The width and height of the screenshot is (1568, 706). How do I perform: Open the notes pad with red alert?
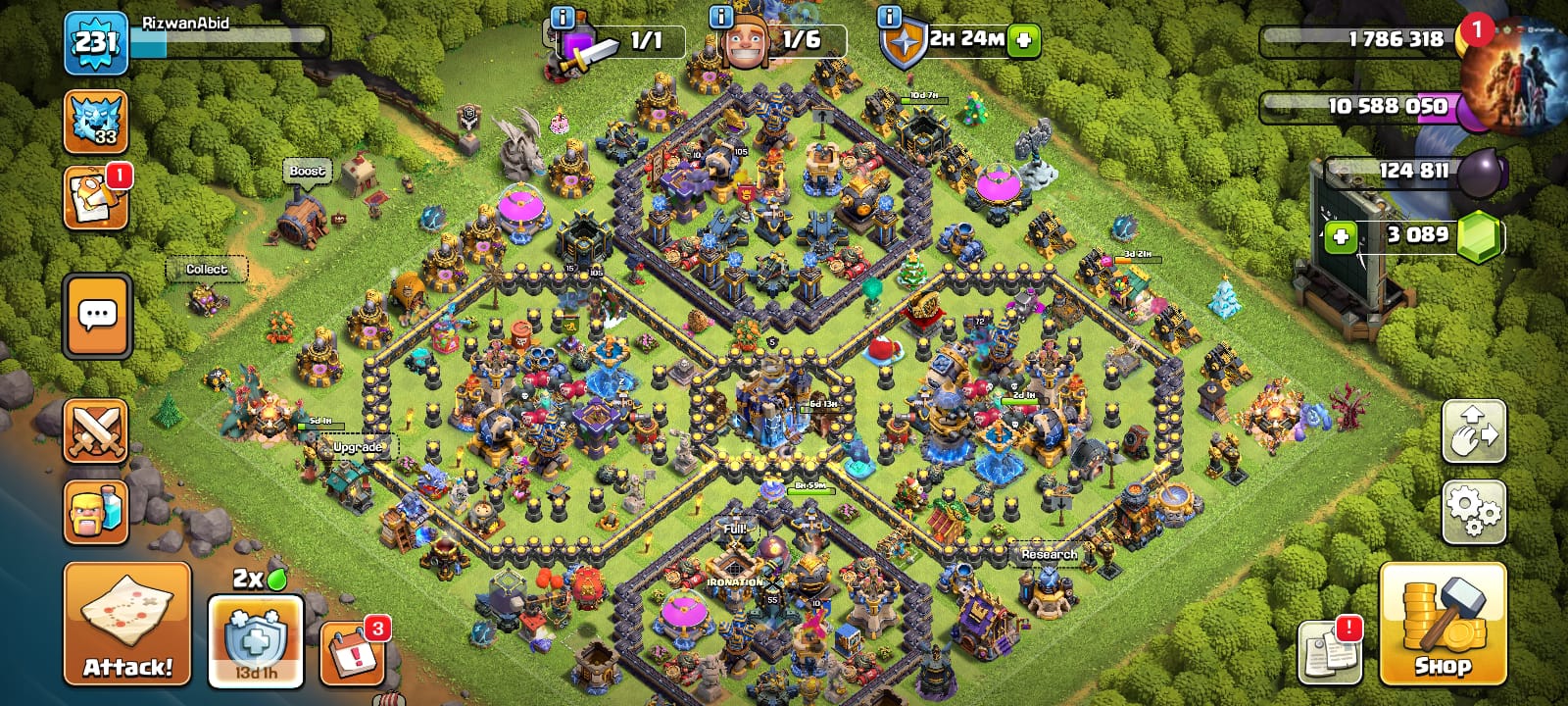[x=1330, y=651]
